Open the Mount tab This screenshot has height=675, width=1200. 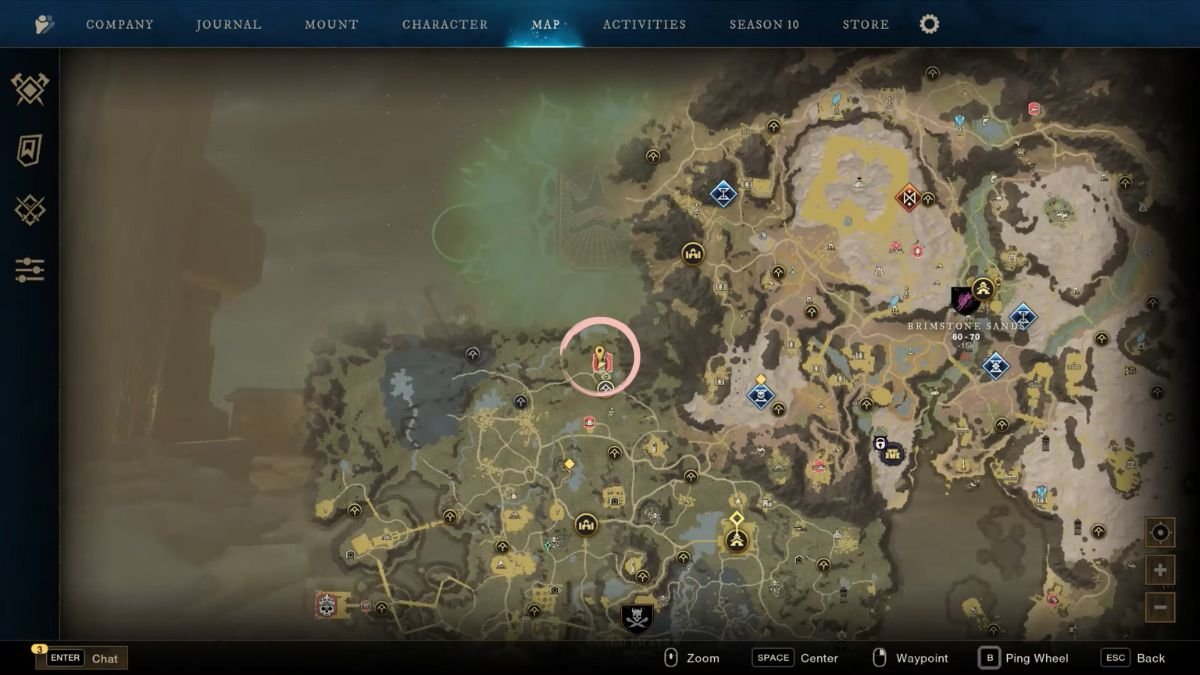[x=331, y=25]
